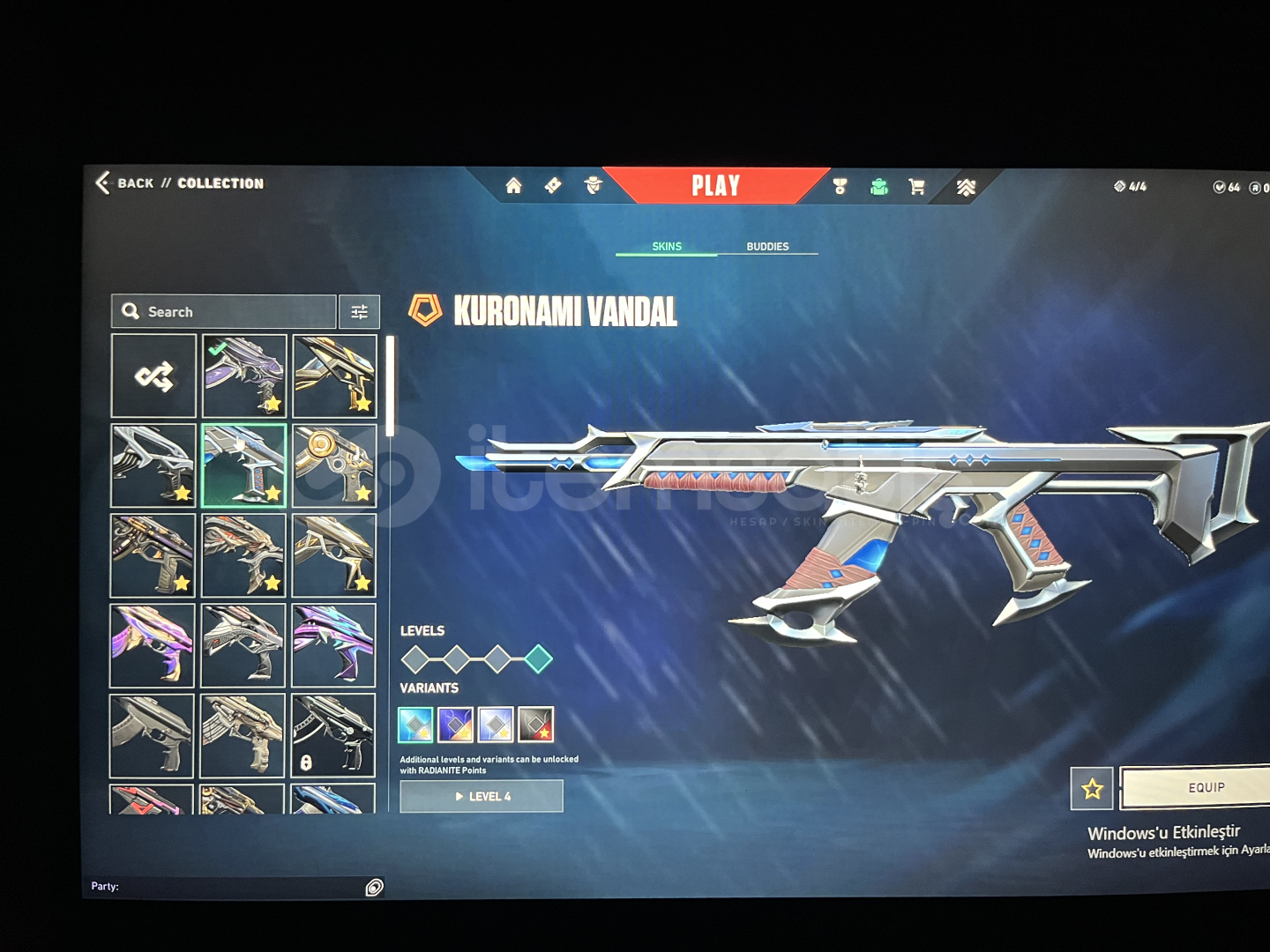The height and width of the screenshot is (952, 1270).
Task: Select the Skins tab
Action: [x=667, y=247]
